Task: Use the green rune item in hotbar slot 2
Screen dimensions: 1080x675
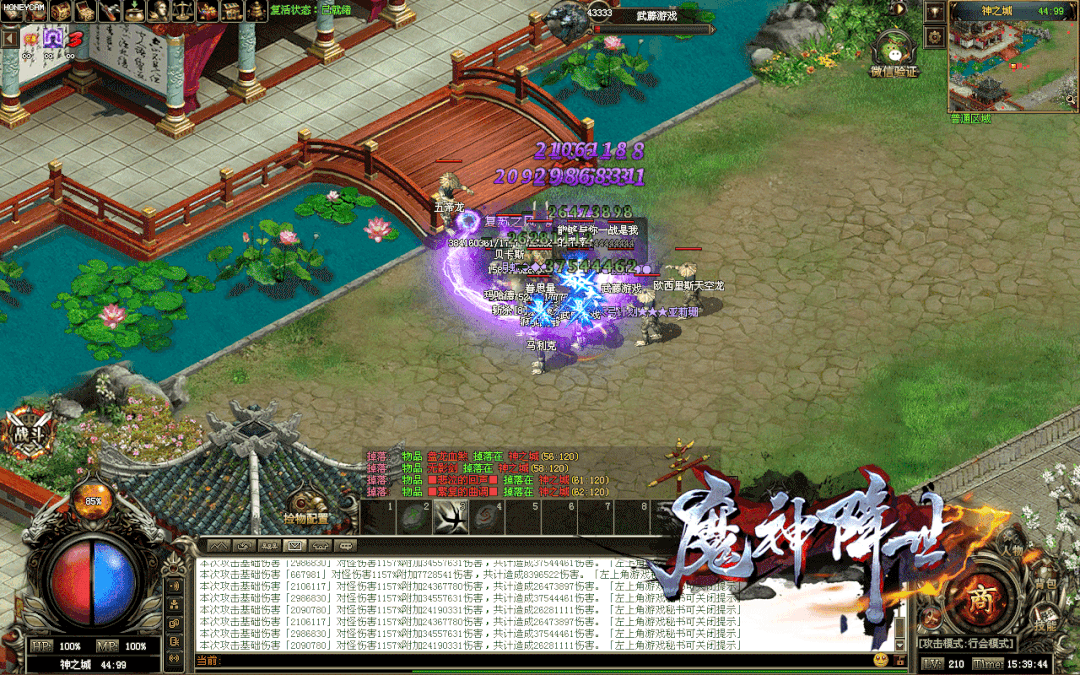Action: tap(415, 517)
